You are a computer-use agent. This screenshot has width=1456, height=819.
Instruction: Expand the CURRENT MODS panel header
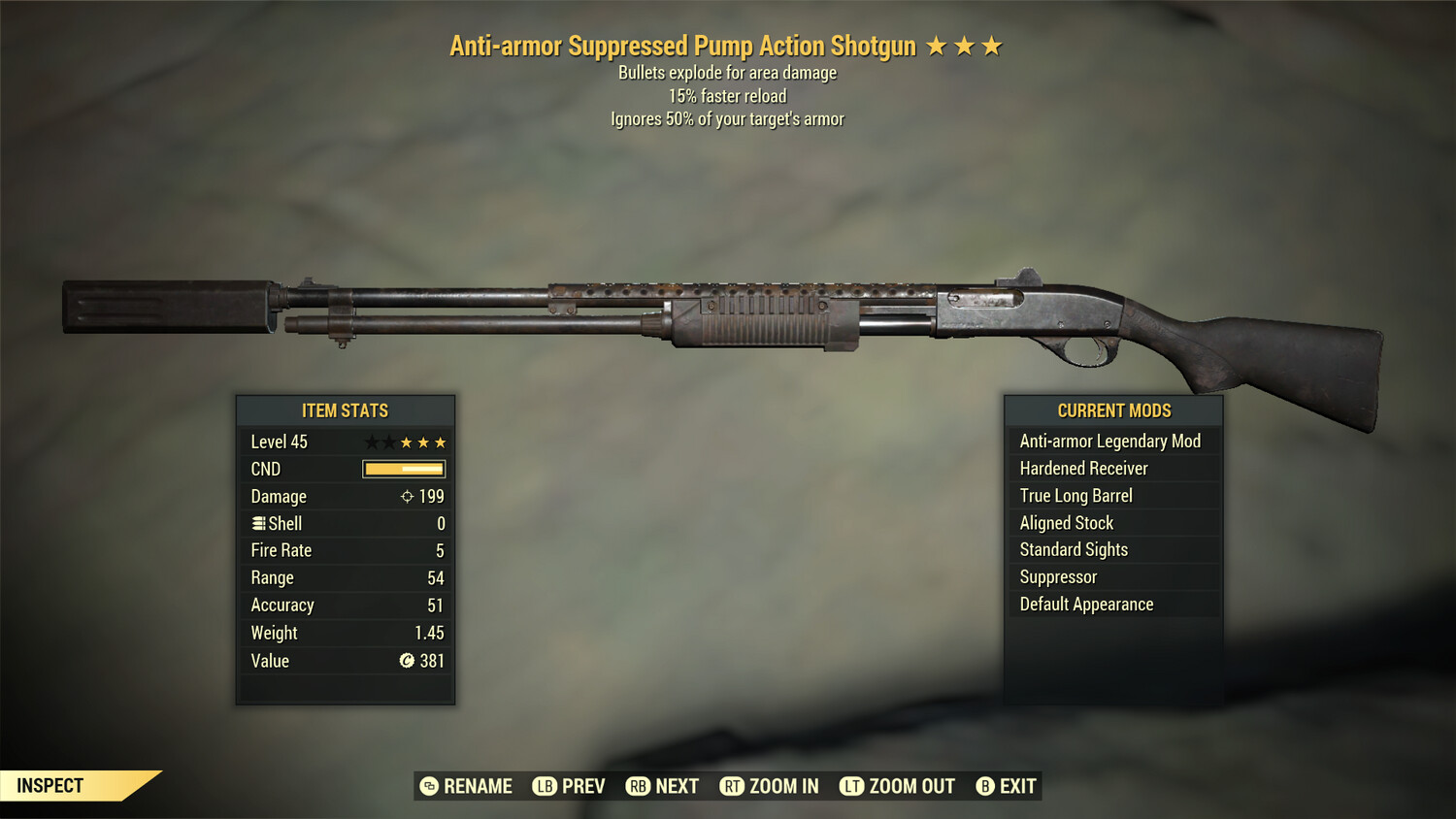tap(1112, 409)
